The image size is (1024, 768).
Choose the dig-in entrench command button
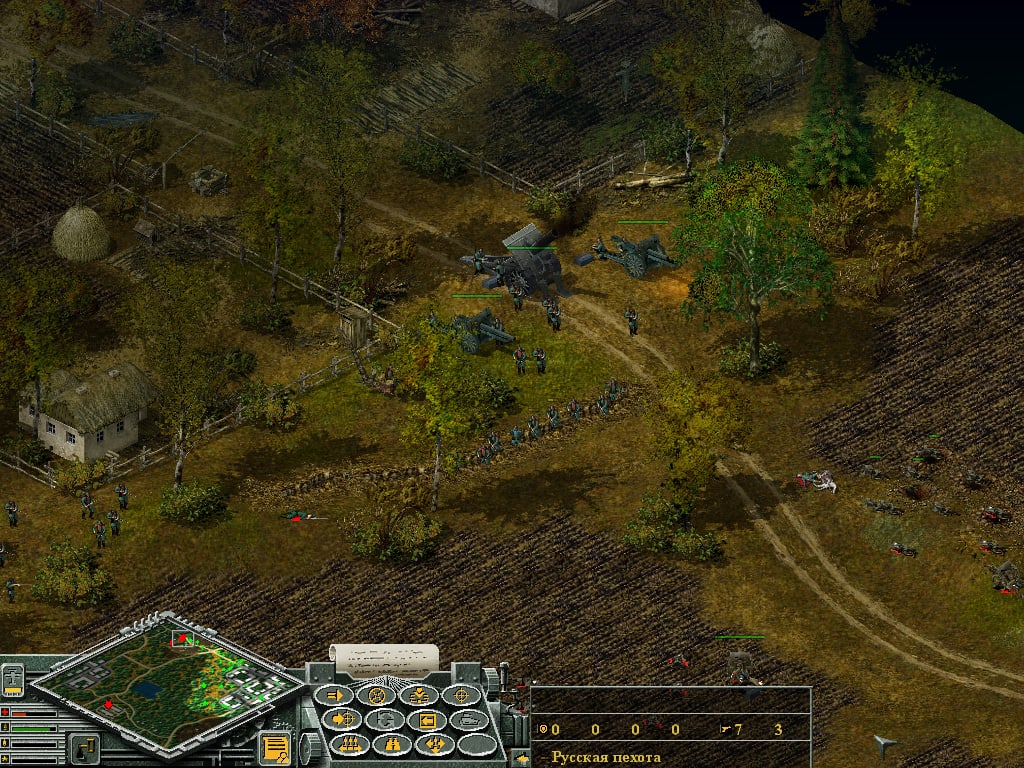pos(419,695)
